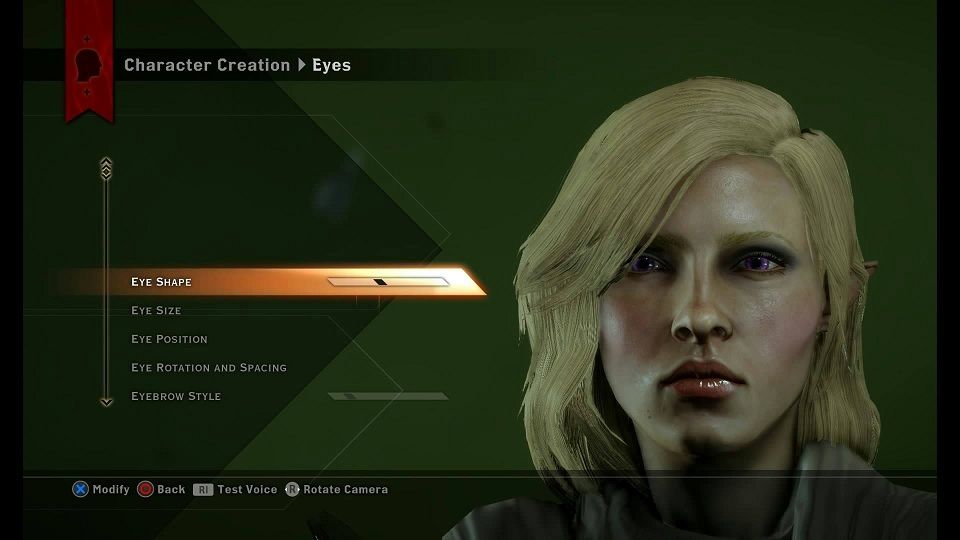Go back via the Character Creation breadcrumb

pos(207,66)
